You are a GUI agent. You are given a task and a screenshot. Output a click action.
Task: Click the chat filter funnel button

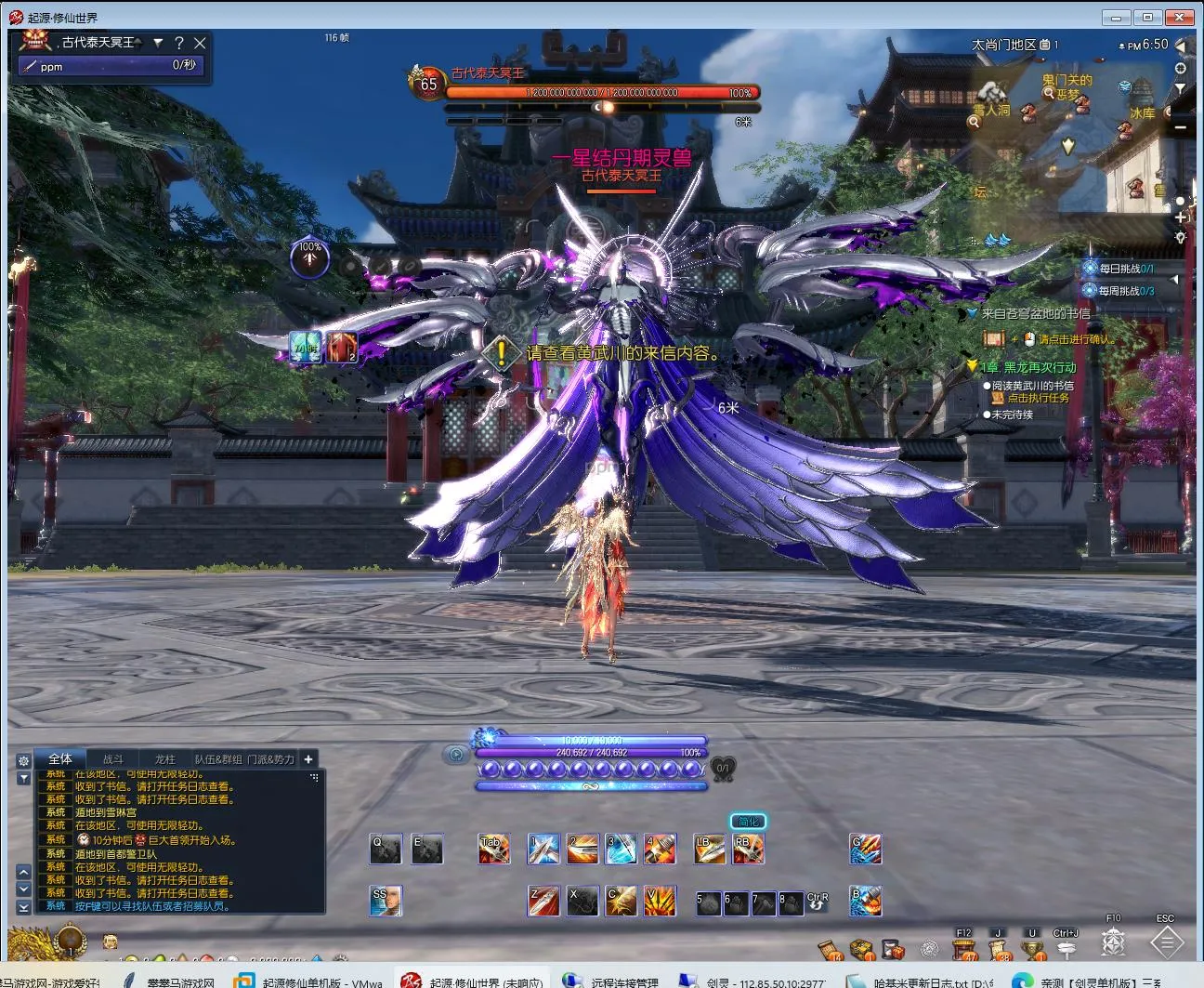coord(23,778)
